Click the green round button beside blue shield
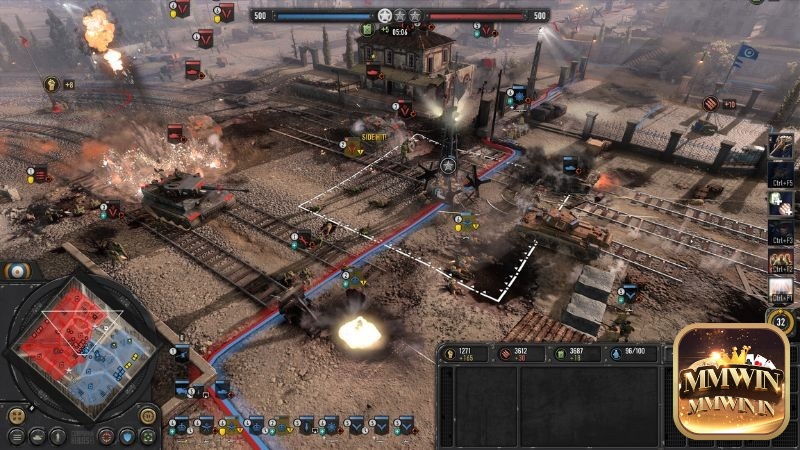This screenshot has width=800, height=450. tap(148, 436)
